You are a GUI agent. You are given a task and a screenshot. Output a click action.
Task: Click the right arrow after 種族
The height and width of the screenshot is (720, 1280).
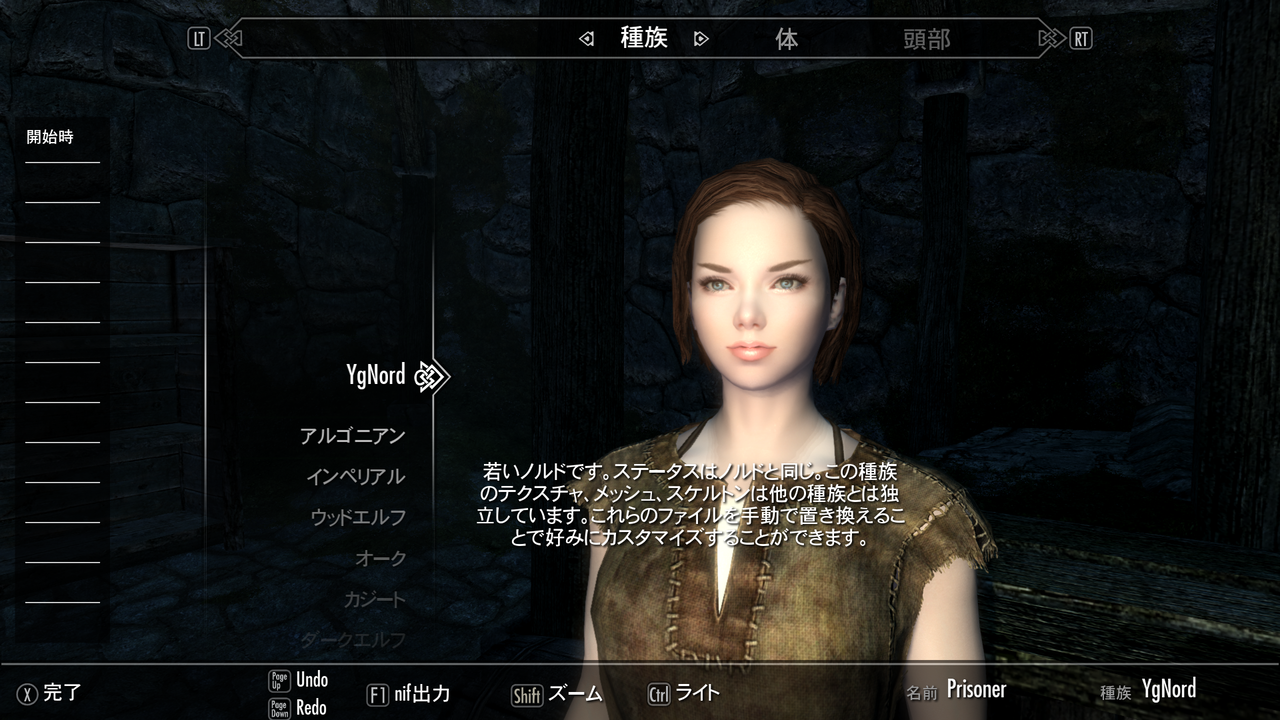point(701,39)
